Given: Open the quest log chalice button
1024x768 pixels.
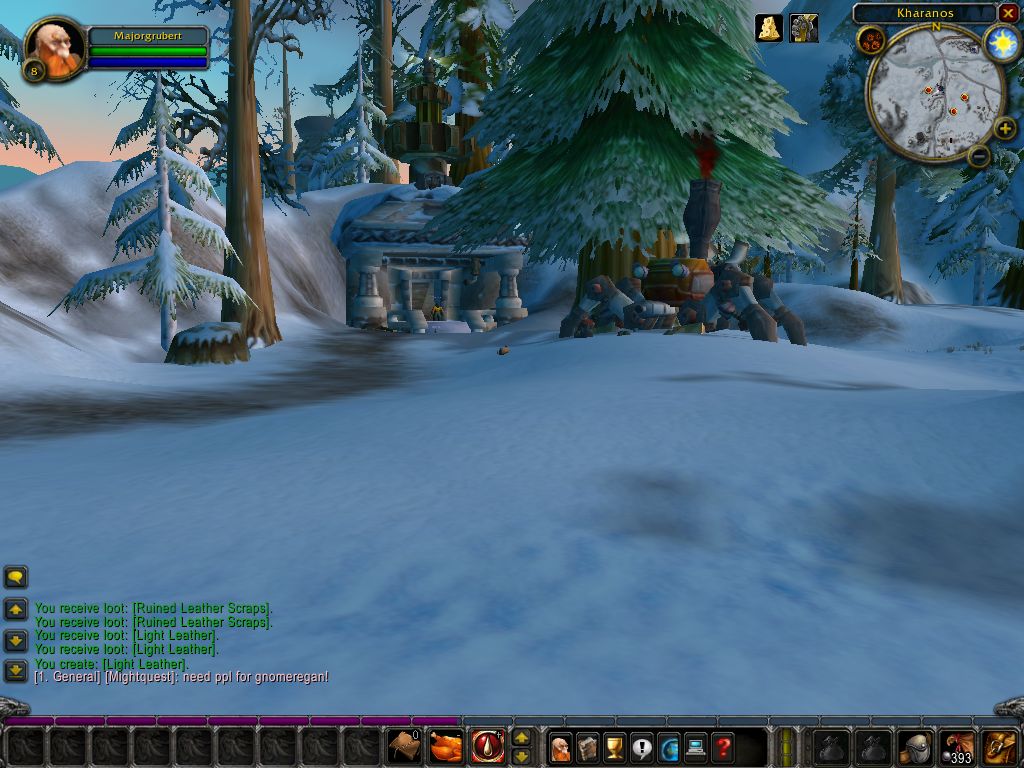Looking at the screenshot, I should click(614, 746).
